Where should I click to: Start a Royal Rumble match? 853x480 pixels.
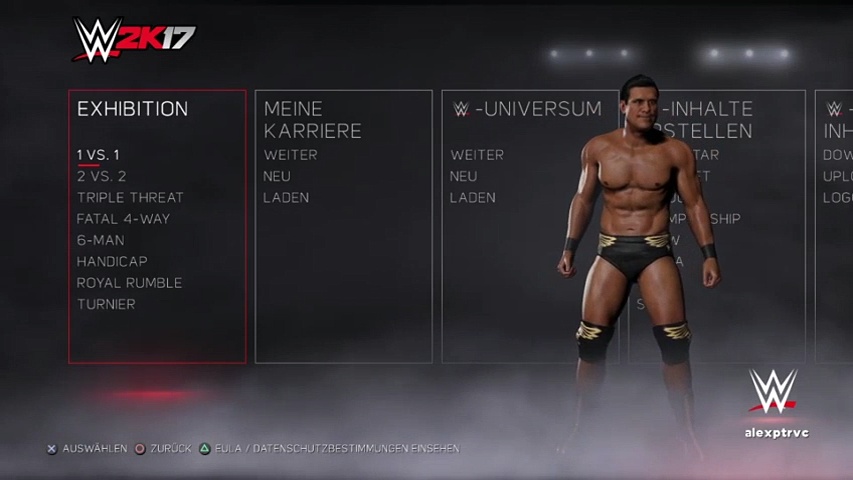(129, 283)
